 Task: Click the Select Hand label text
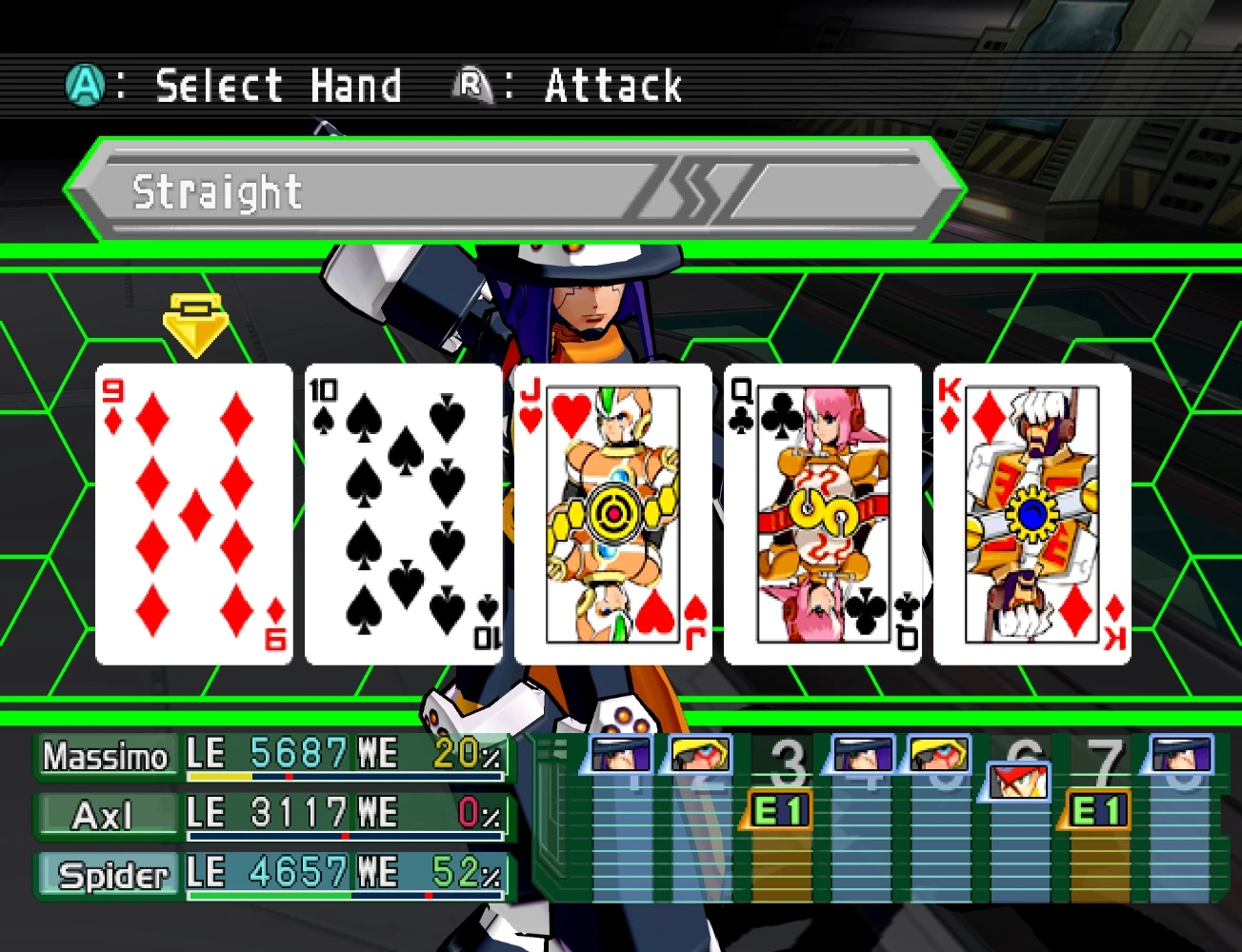pyautogui.click(x=276, y=84)
